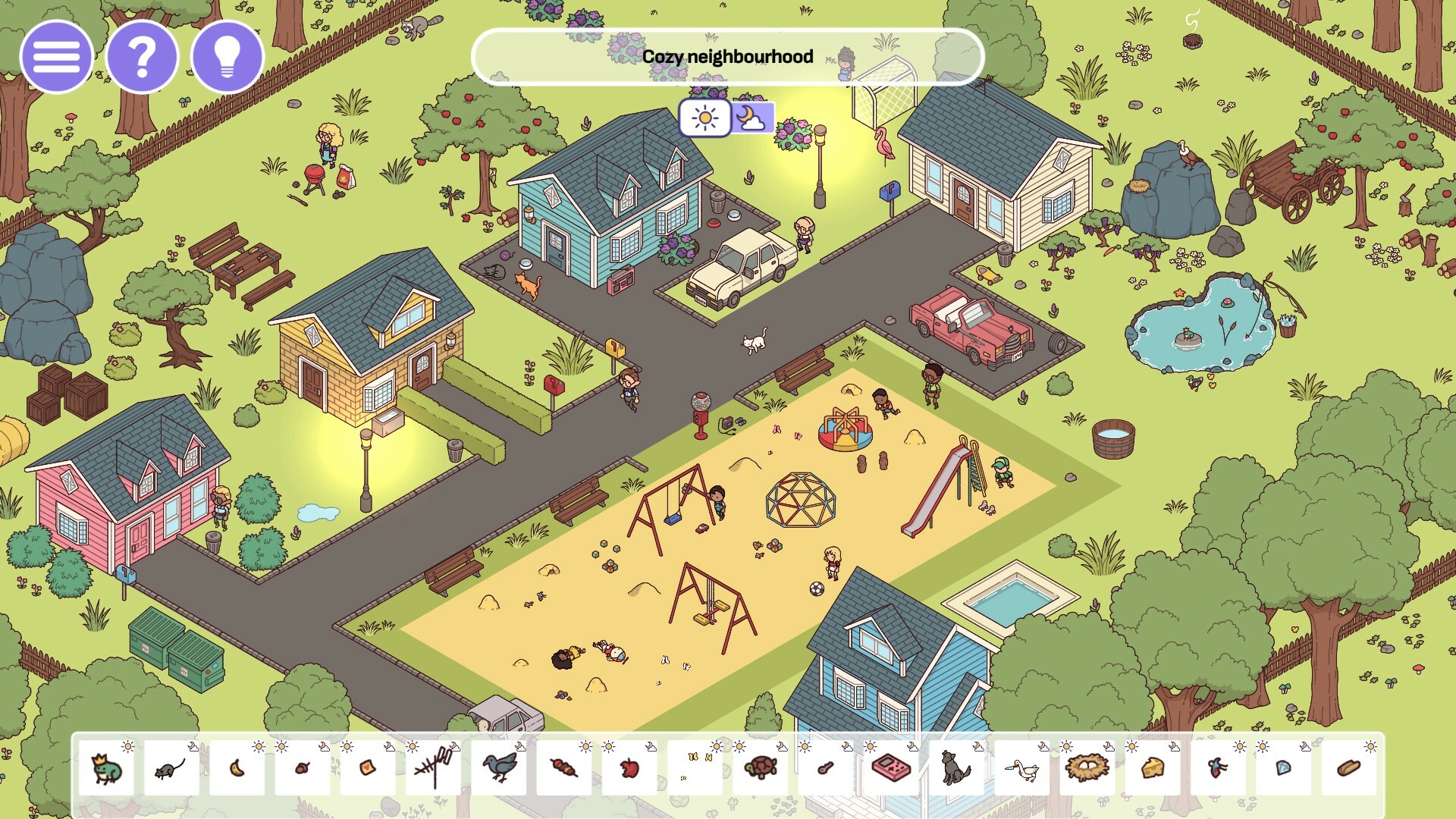The width and height of the screenshot is (1456, 819).
Task: Click the banana item card
Action: pos(237,770)
